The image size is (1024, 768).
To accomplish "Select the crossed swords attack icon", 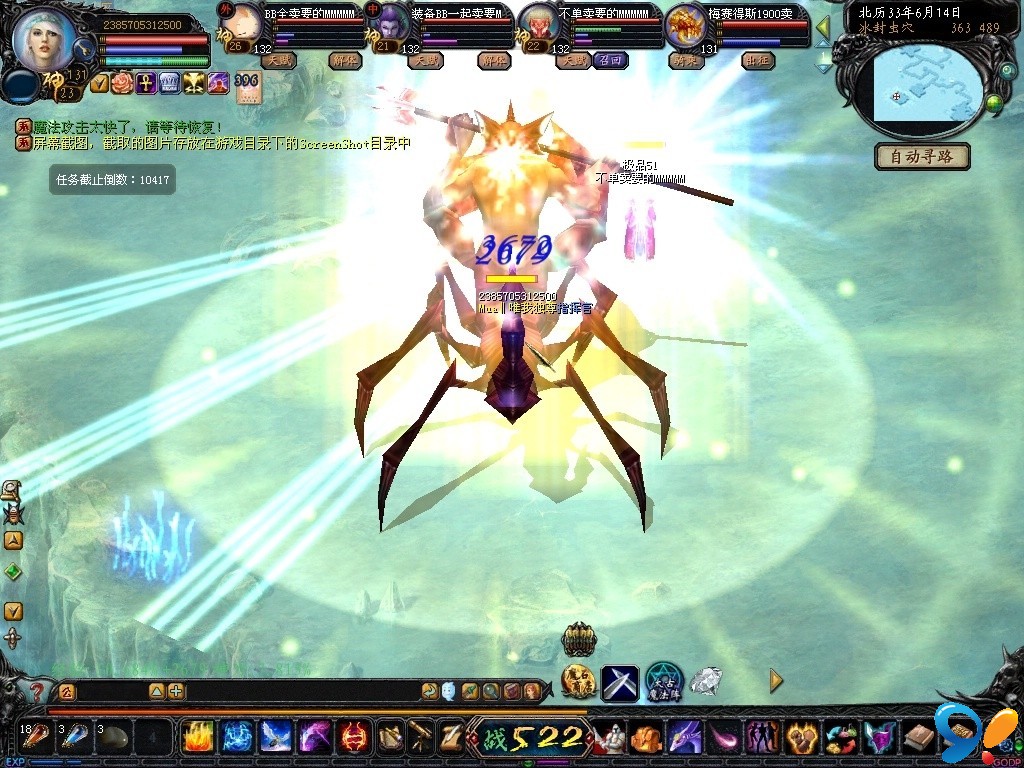I will [x=619, y=682].
